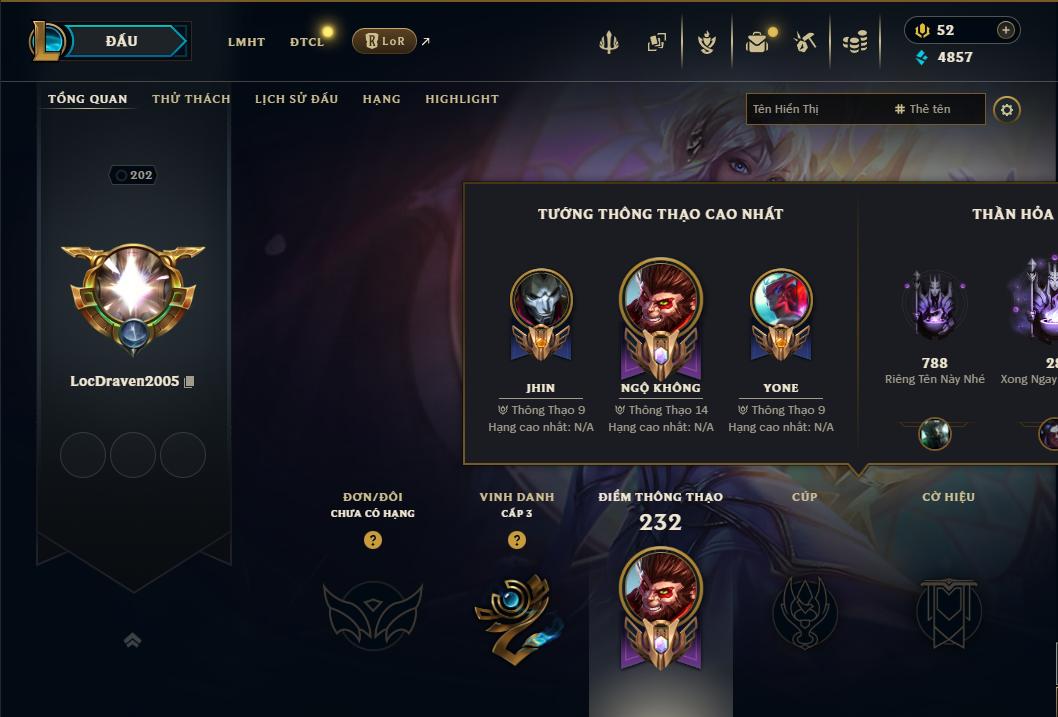
Task: Open the briefcase loot icon
Action: [757, 42]
